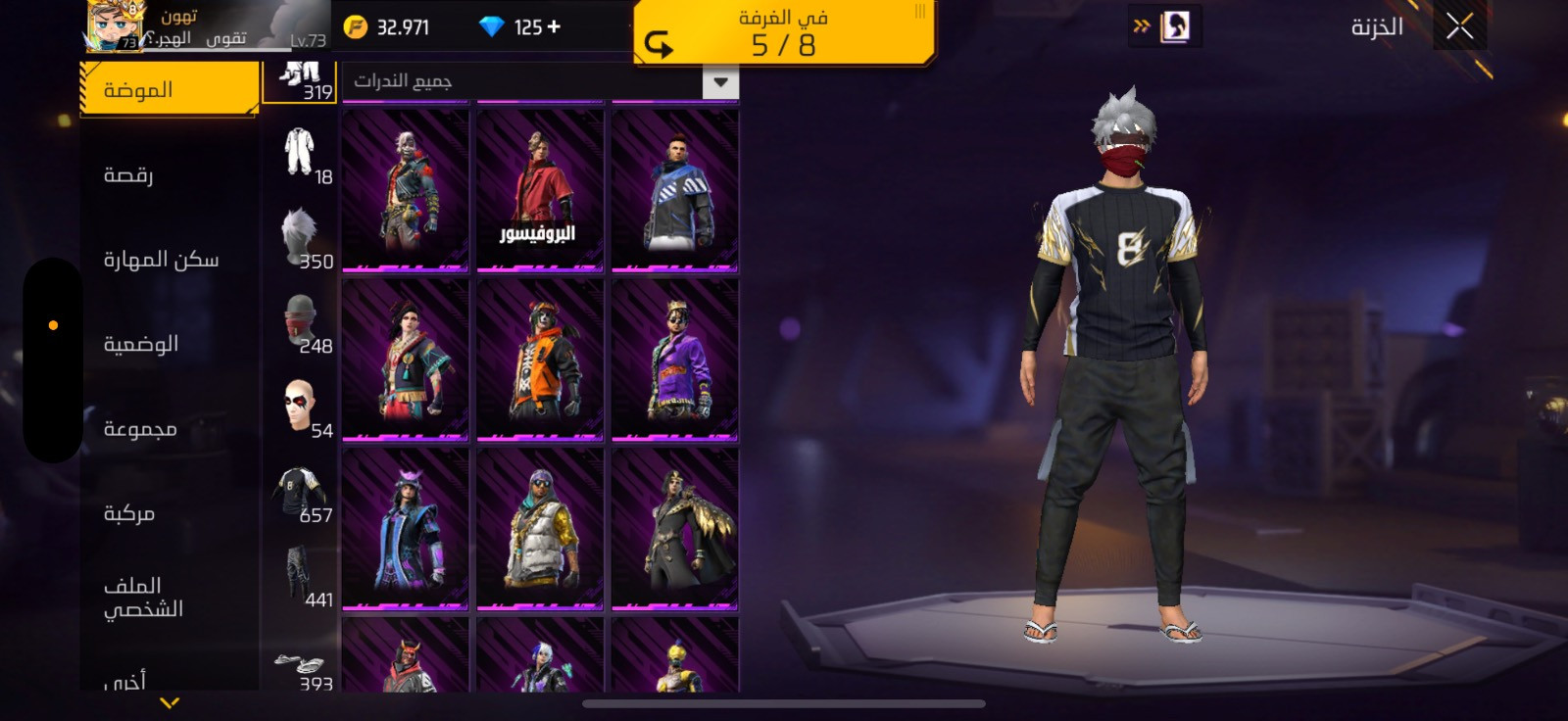Choose the orange skeleton hoodie bundle
Image resolution: width=1568 pixels, height=721 pixels.
[539, 360]
